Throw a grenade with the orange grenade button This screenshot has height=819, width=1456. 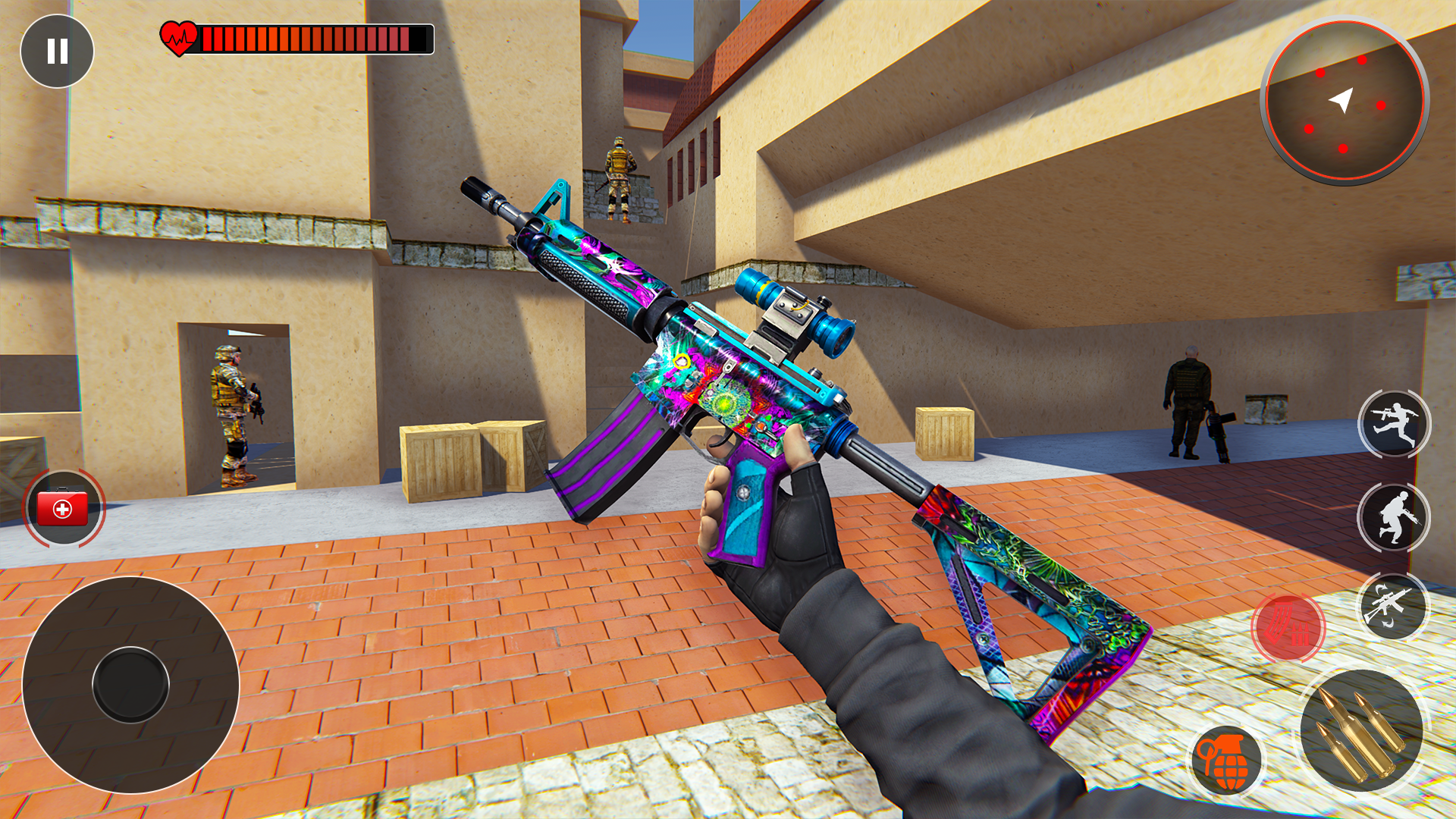[x=1225, y=761]
